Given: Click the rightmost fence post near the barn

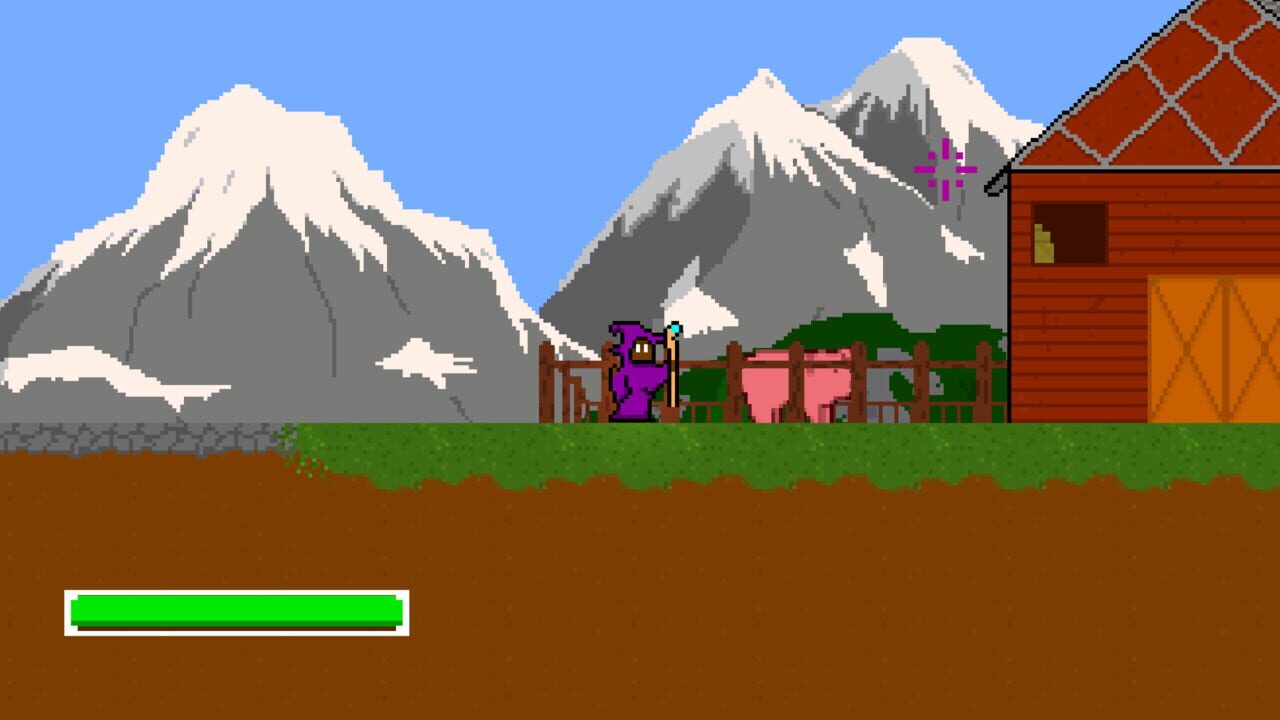Looking at the screenshot, I should tap(982, 380).
